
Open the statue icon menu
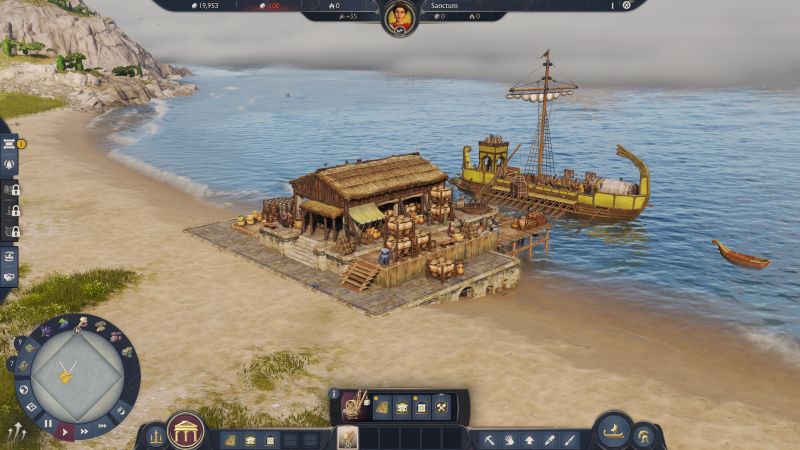coord(155,436)
